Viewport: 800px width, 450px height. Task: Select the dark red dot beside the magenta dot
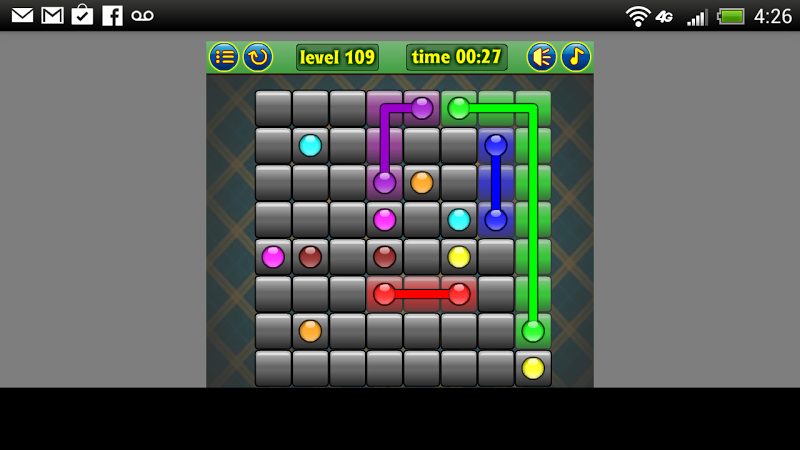[x=310, y=257]
